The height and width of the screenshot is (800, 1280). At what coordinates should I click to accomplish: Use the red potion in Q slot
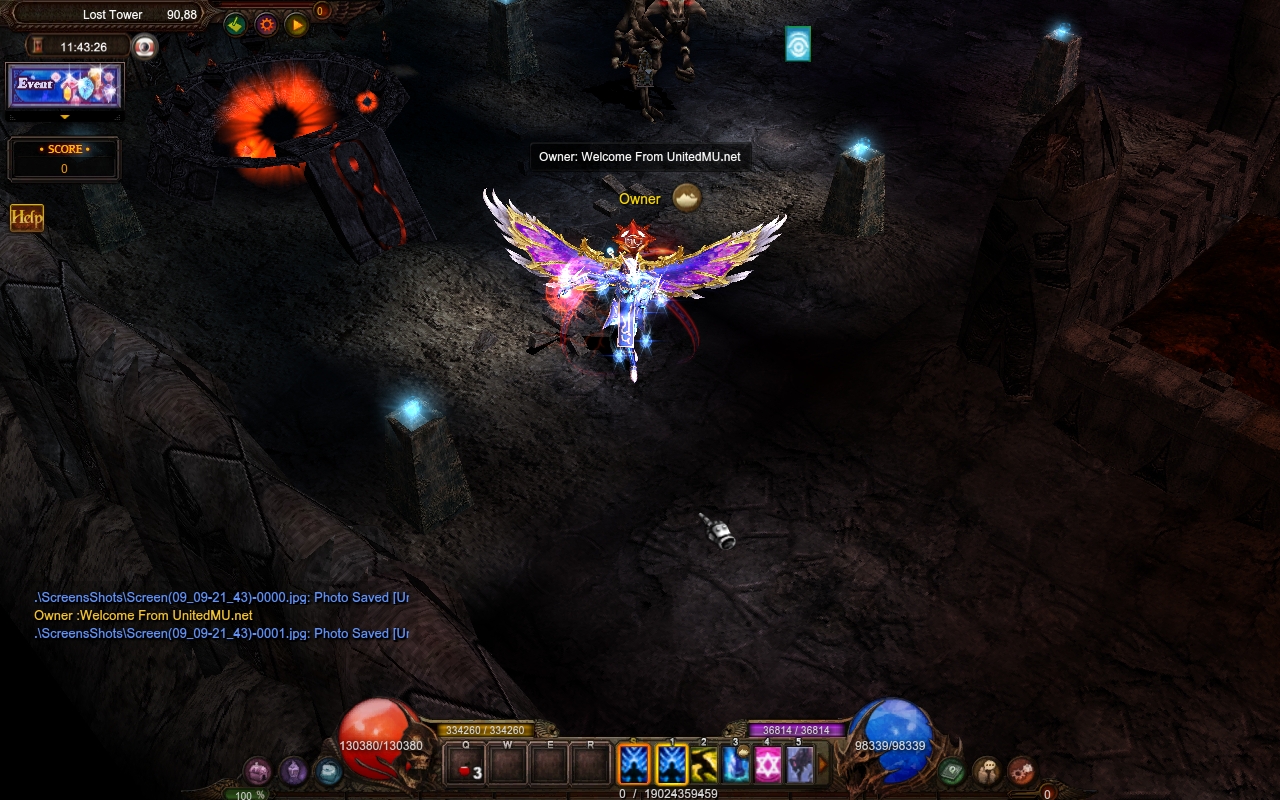click(x=466, y=767)
